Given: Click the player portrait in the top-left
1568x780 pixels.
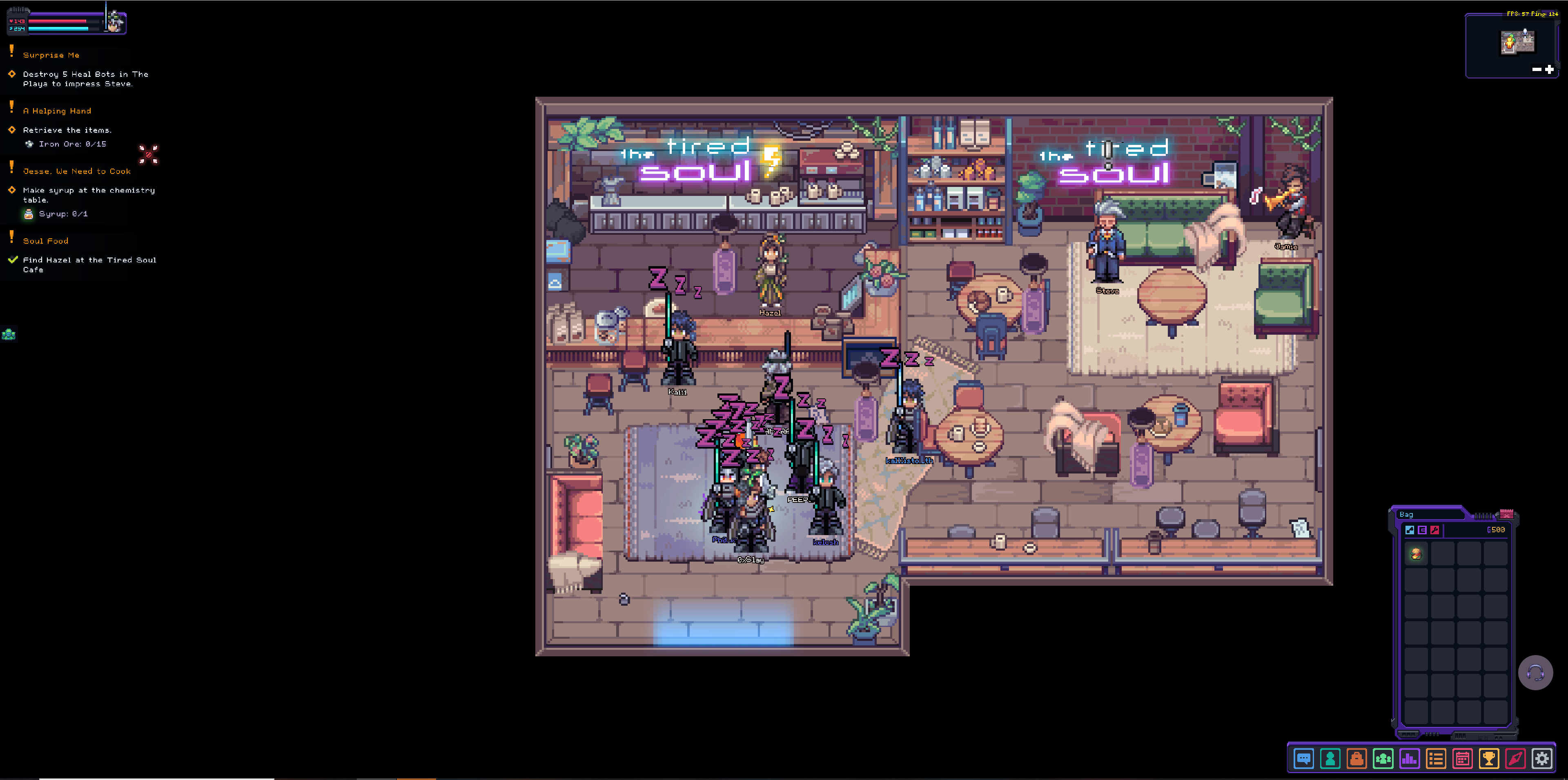Looking at the screenshot, I should tap(114, 22).
